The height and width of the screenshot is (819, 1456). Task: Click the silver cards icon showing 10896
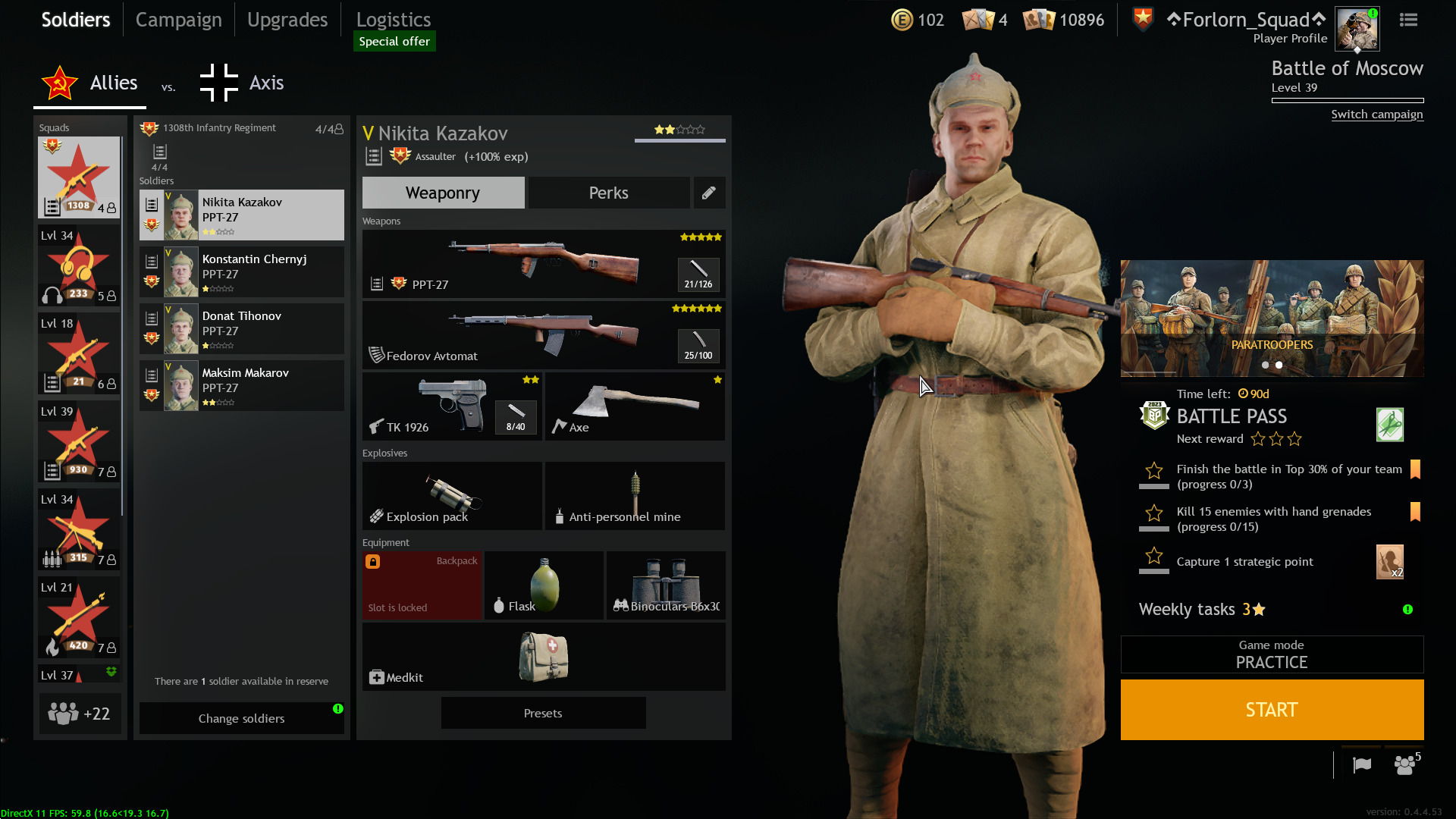pos(1040,20)
